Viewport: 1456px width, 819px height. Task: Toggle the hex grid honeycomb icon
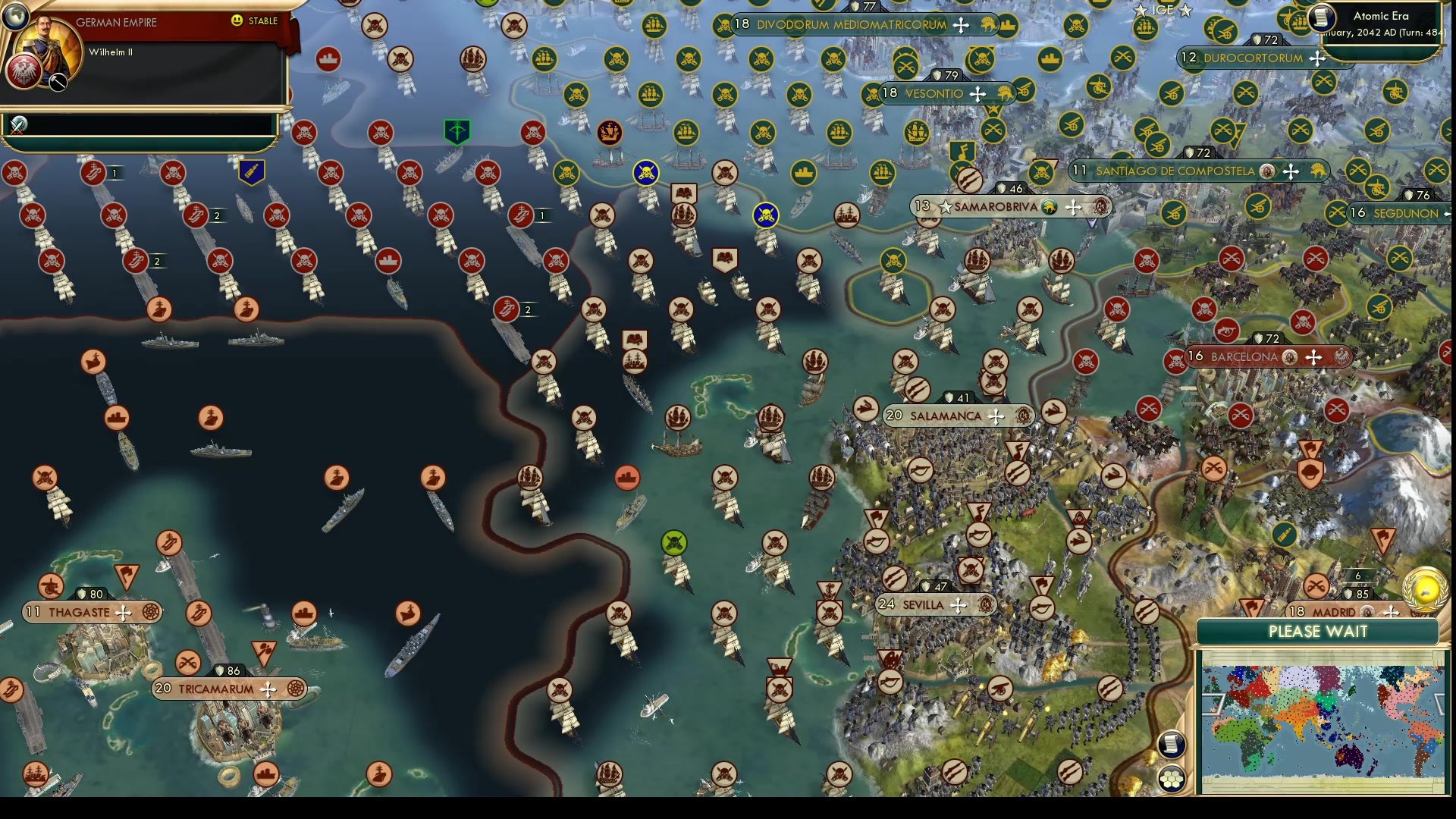(1172, 777)
